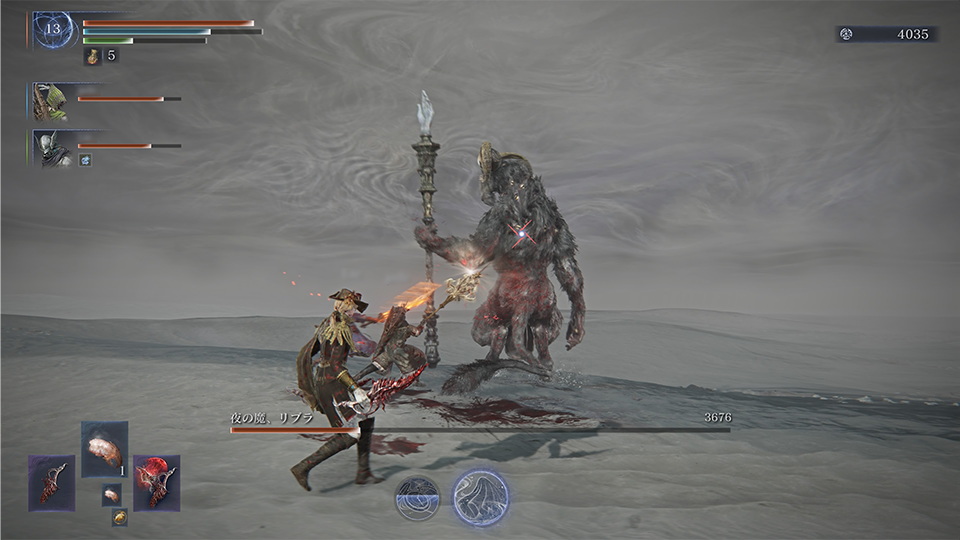Activate the half-charged character skill icon
This screenshot has width=960, height=540.
(417, 498)
